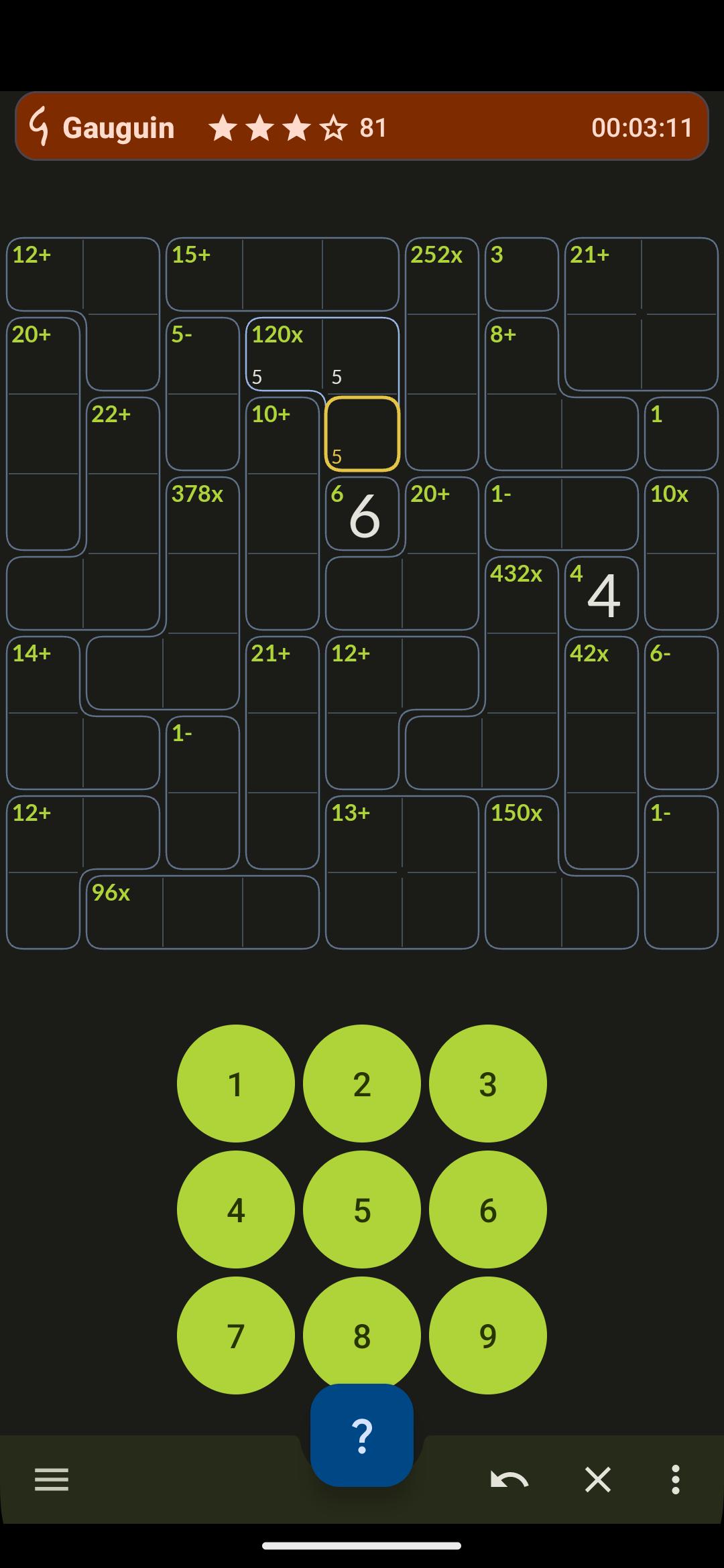Choose digit 3 from keypad

point(487,1084)
